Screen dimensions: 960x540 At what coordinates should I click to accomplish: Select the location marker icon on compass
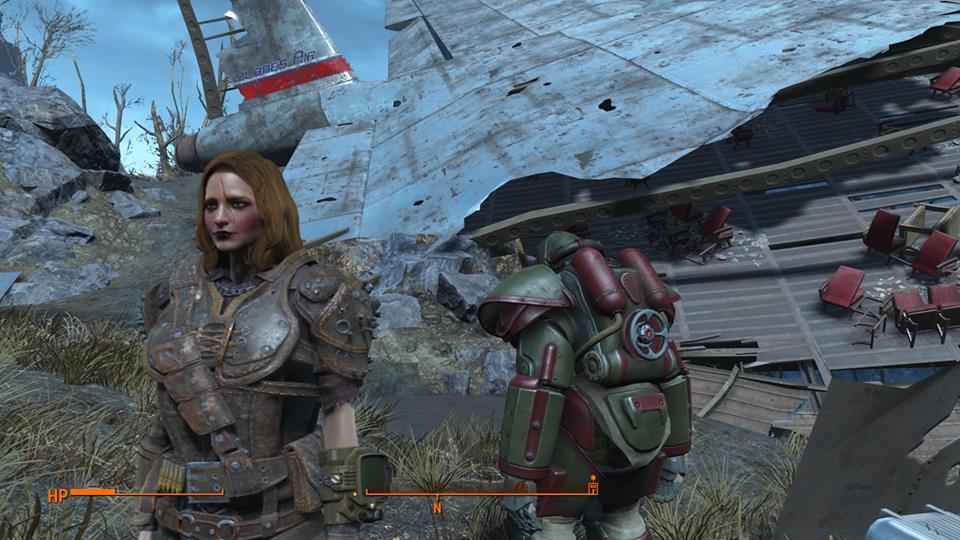593,487
